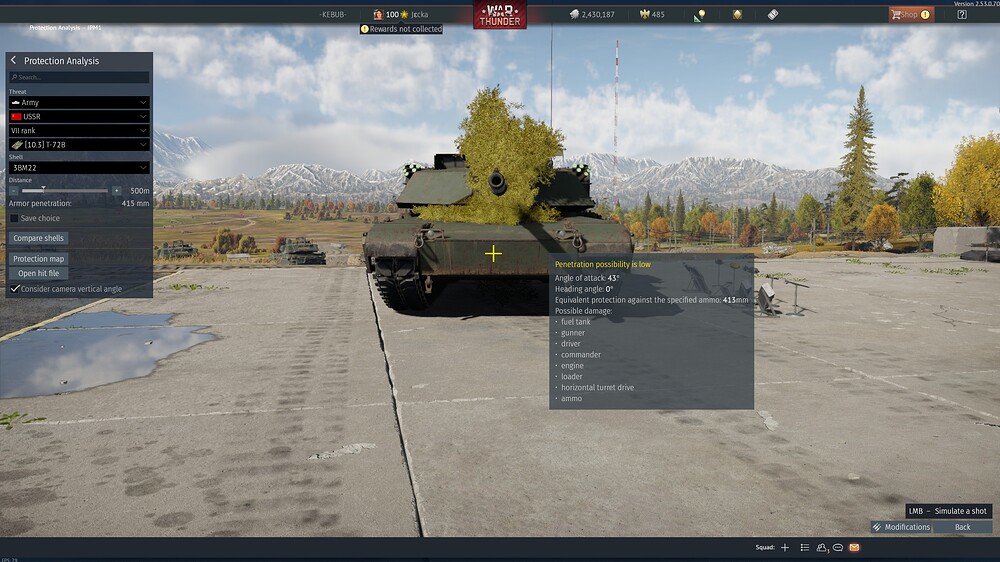1000x562 pixels.
Task: Add a squad member with the plus icon
Action: click(785, 548)
